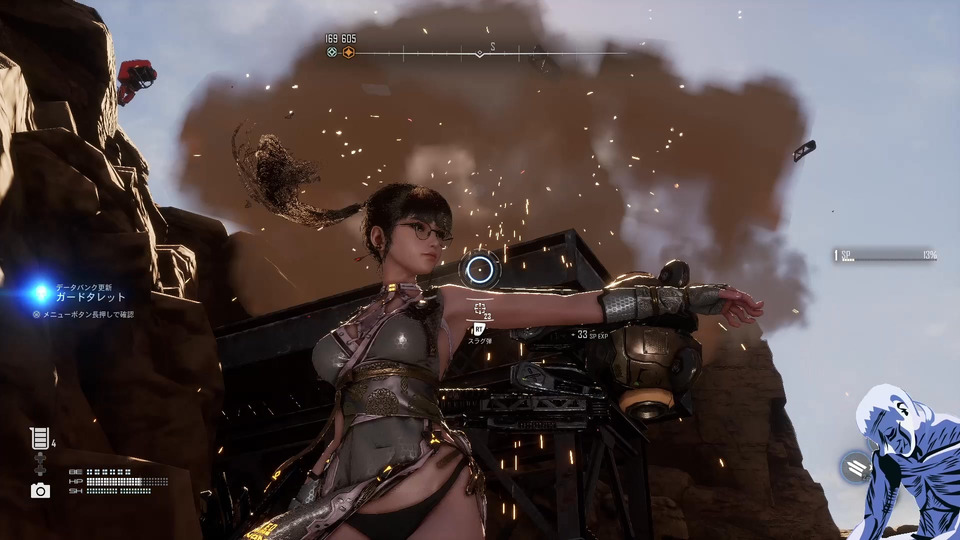Image resolution: width=960 pixels, height=540 pixels.
Task: Click the teal diamond currency icon
Action: coord(332,53)
